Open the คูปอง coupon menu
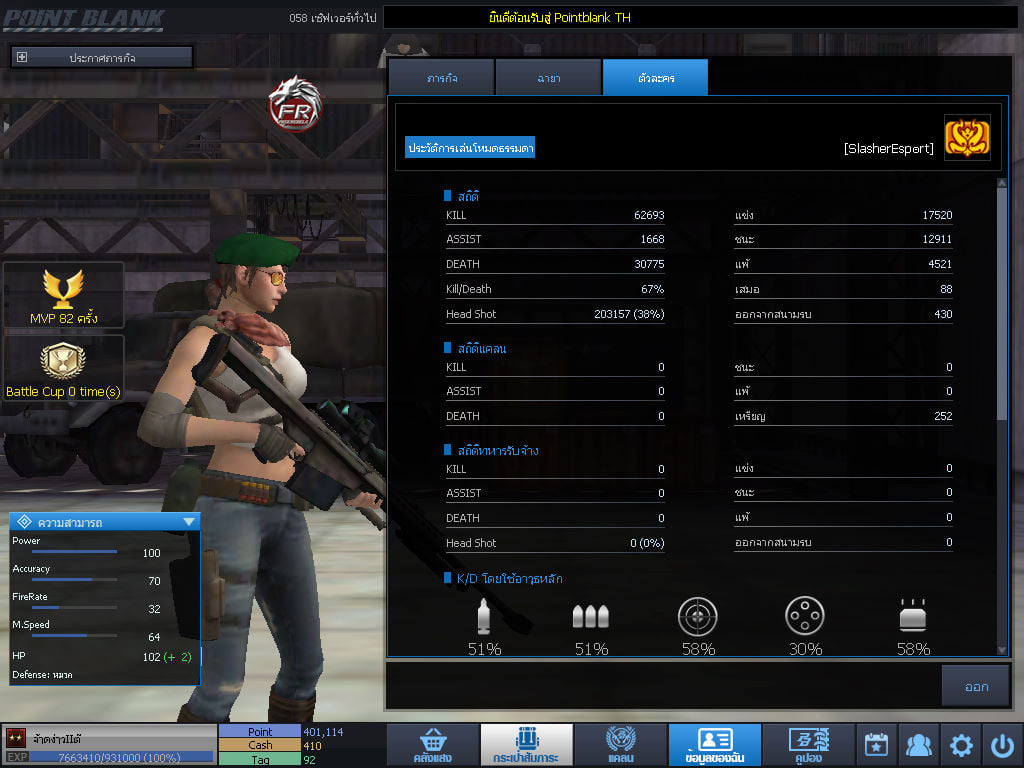 click(x=808, y=745)
